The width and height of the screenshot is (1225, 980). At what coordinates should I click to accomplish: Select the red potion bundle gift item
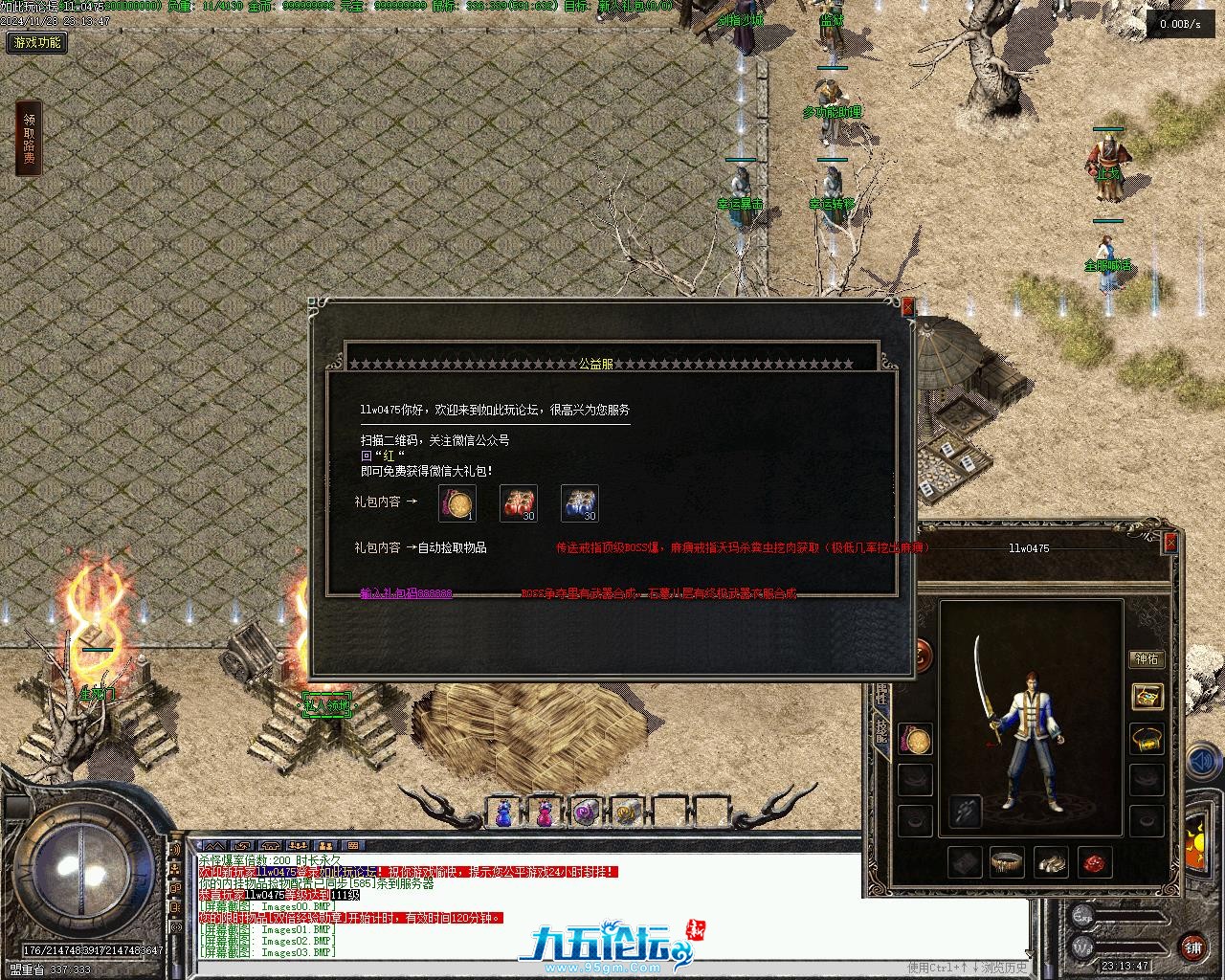click(518, 503)
